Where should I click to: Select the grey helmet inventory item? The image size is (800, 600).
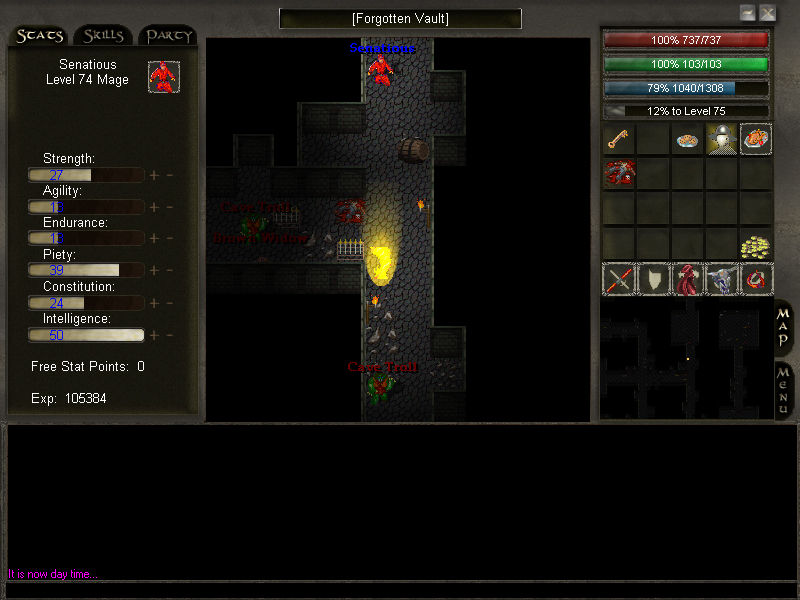pyautogui.click(x=721, y=140)
